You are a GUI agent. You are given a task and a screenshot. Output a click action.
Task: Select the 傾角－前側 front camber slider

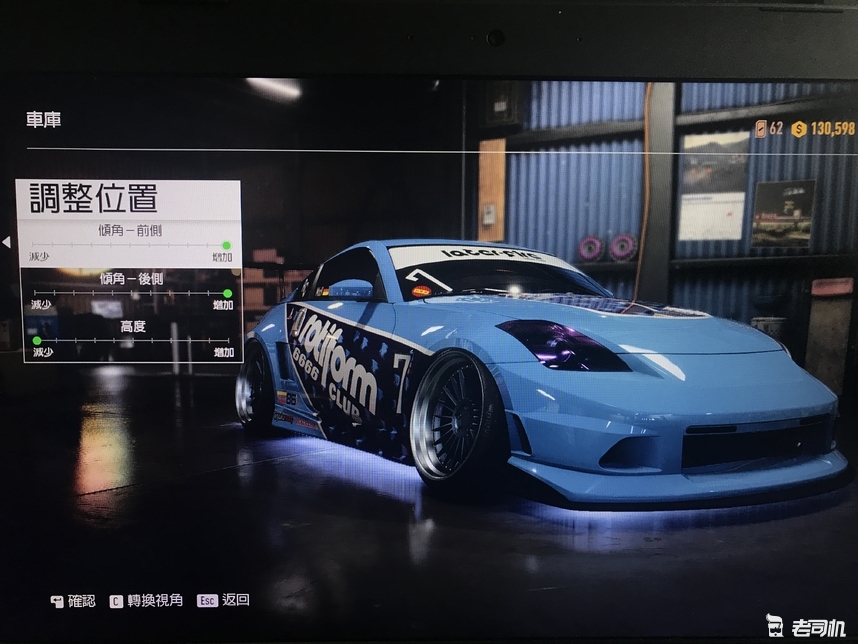[x=128, y=244]
